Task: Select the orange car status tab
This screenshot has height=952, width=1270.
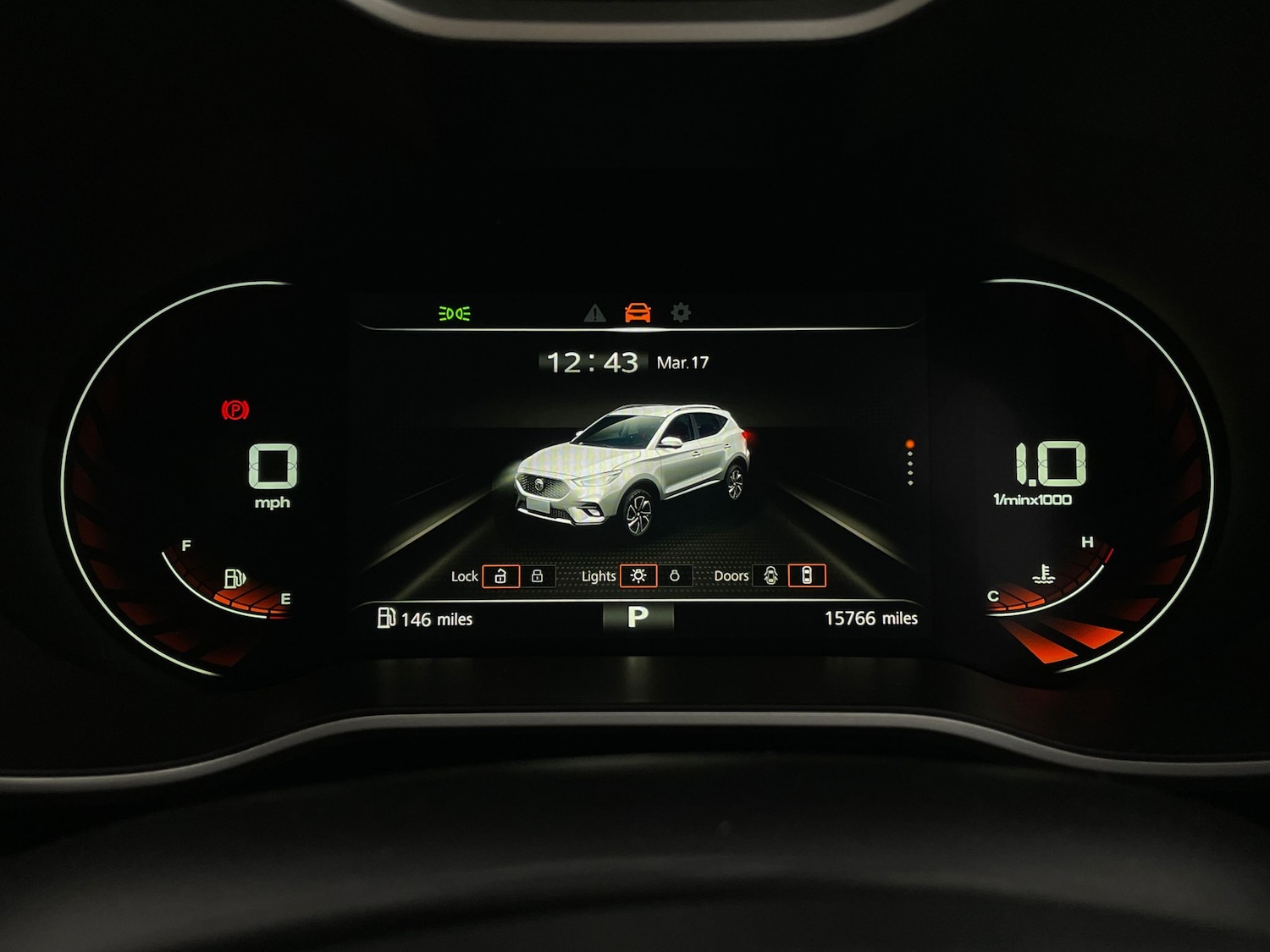Action: point(638,313)
